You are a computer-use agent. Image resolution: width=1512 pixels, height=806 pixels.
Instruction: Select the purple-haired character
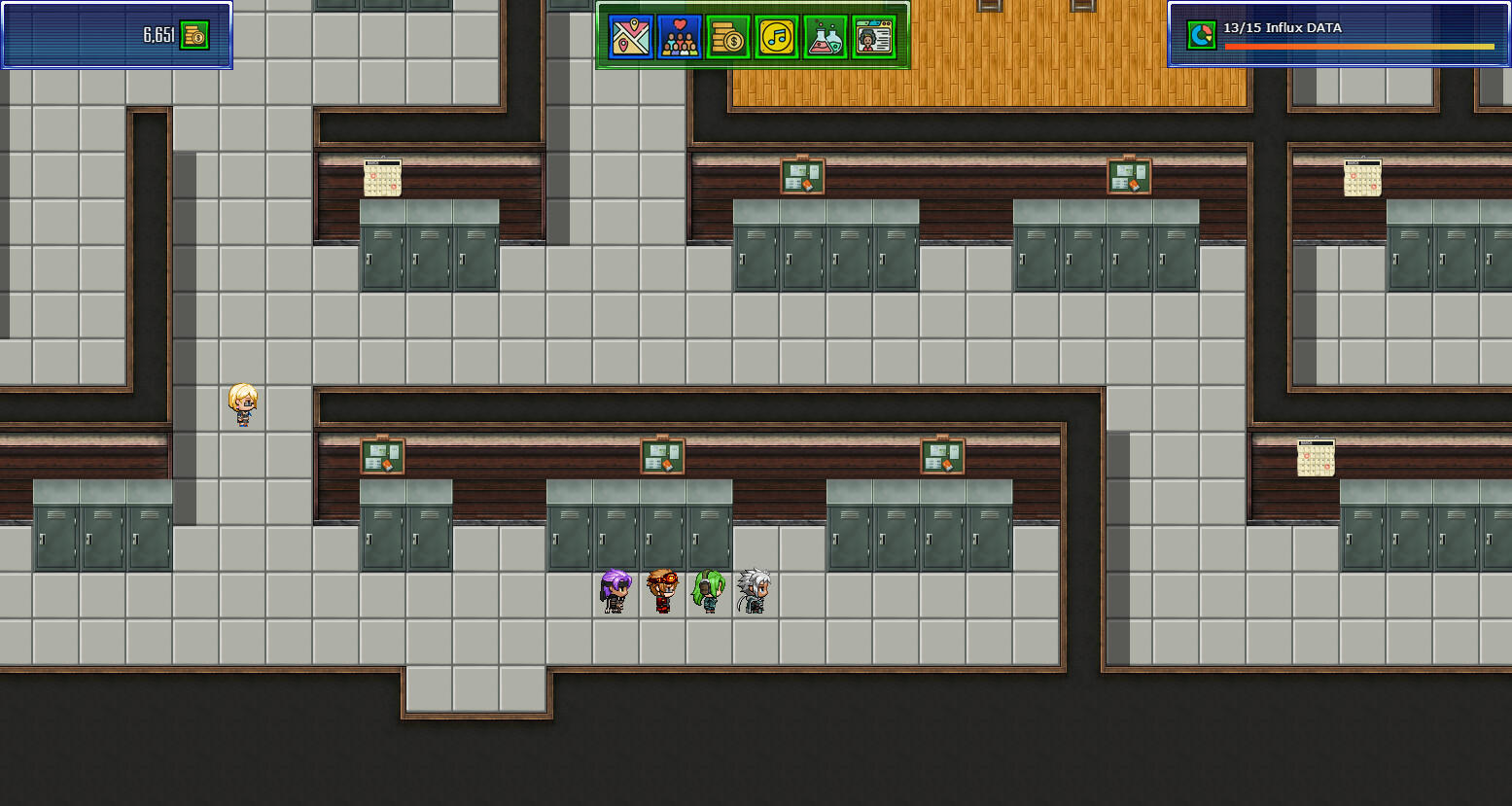coord(614,591)
